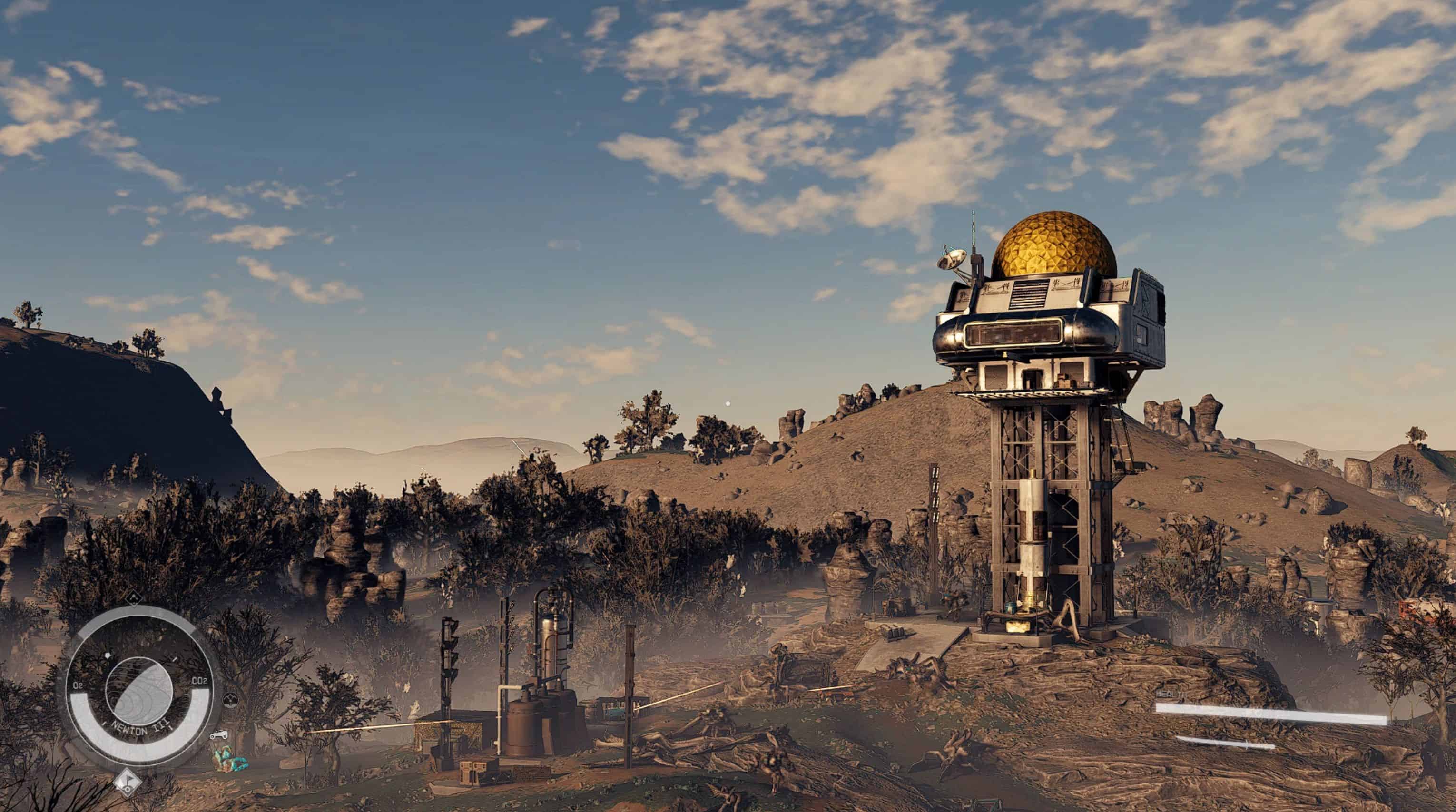Image resolution: width=1456 pixels, height=812 pixels.
Task: Click the flag outpost marker diamond
Action: click(x=127, y=782)
